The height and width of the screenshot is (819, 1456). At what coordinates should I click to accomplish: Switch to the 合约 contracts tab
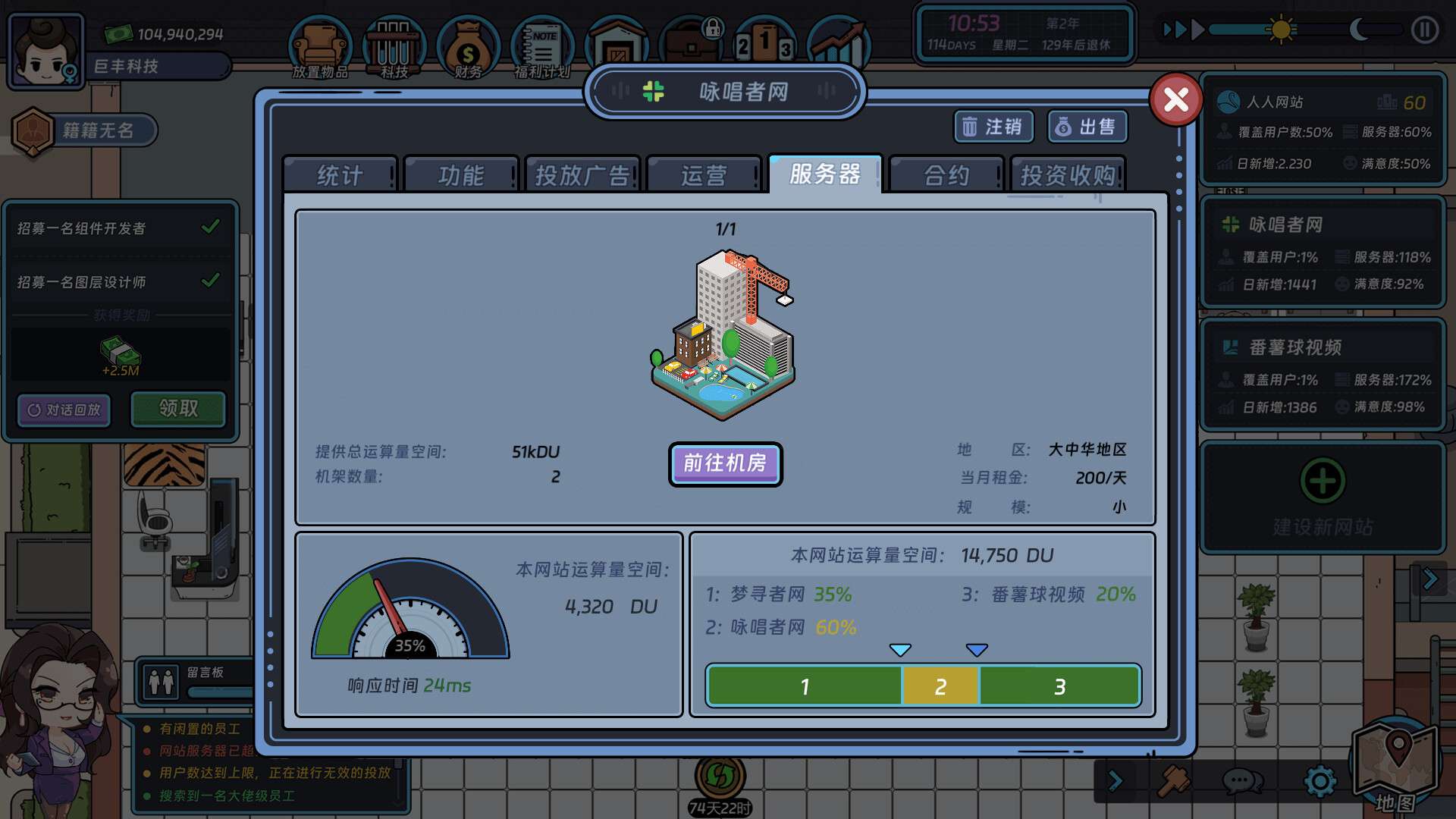tap(946, 174)
